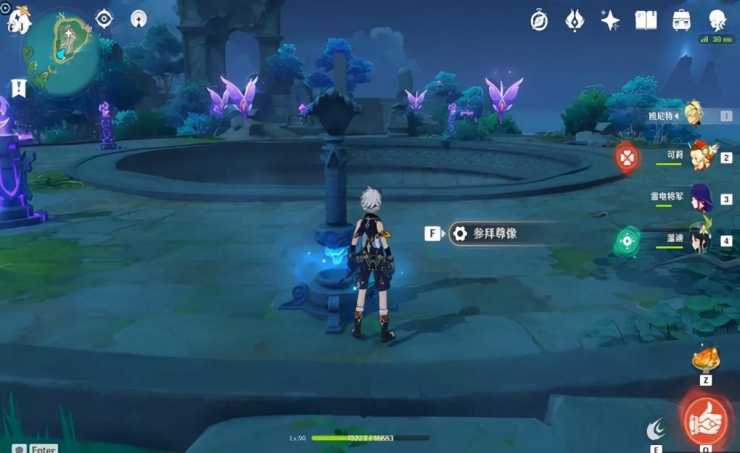This screenshot has height=453, width=740.
Task: Use the food gadget quick-use item
Action: pos(706,358)
